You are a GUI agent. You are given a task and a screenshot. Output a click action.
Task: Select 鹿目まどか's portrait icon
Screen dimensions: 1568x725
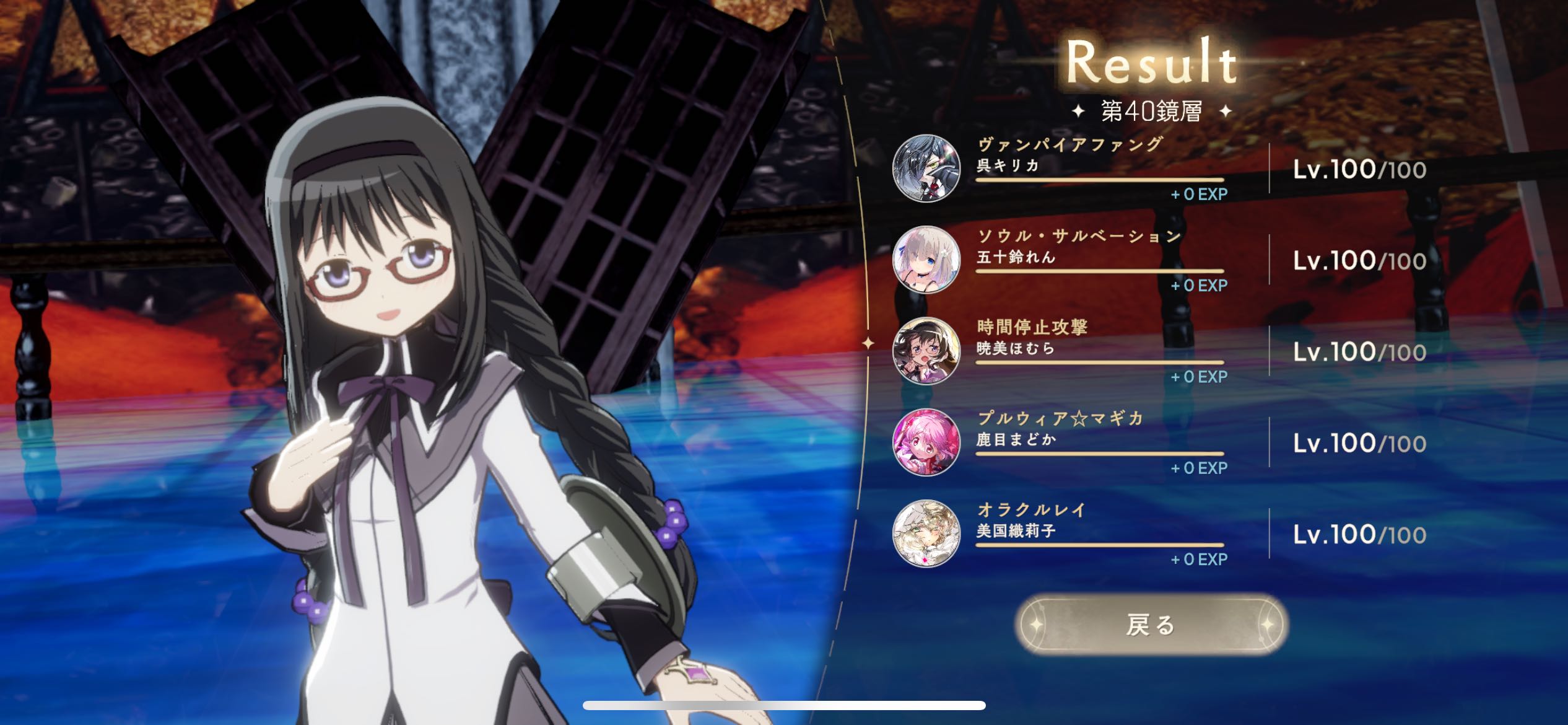[926, 442]
